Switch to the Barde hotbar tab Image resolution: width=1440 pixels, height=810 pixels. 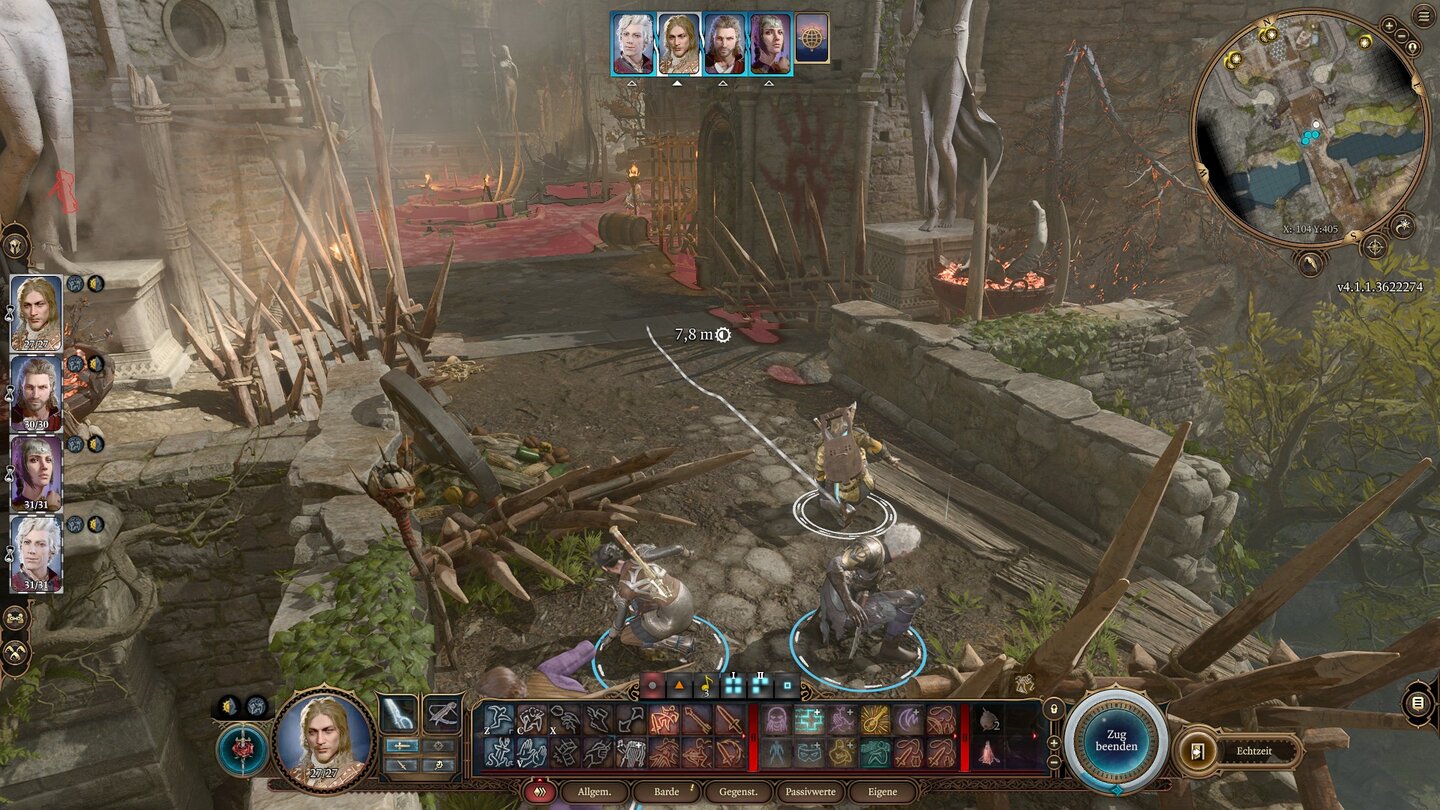(667, 792)
